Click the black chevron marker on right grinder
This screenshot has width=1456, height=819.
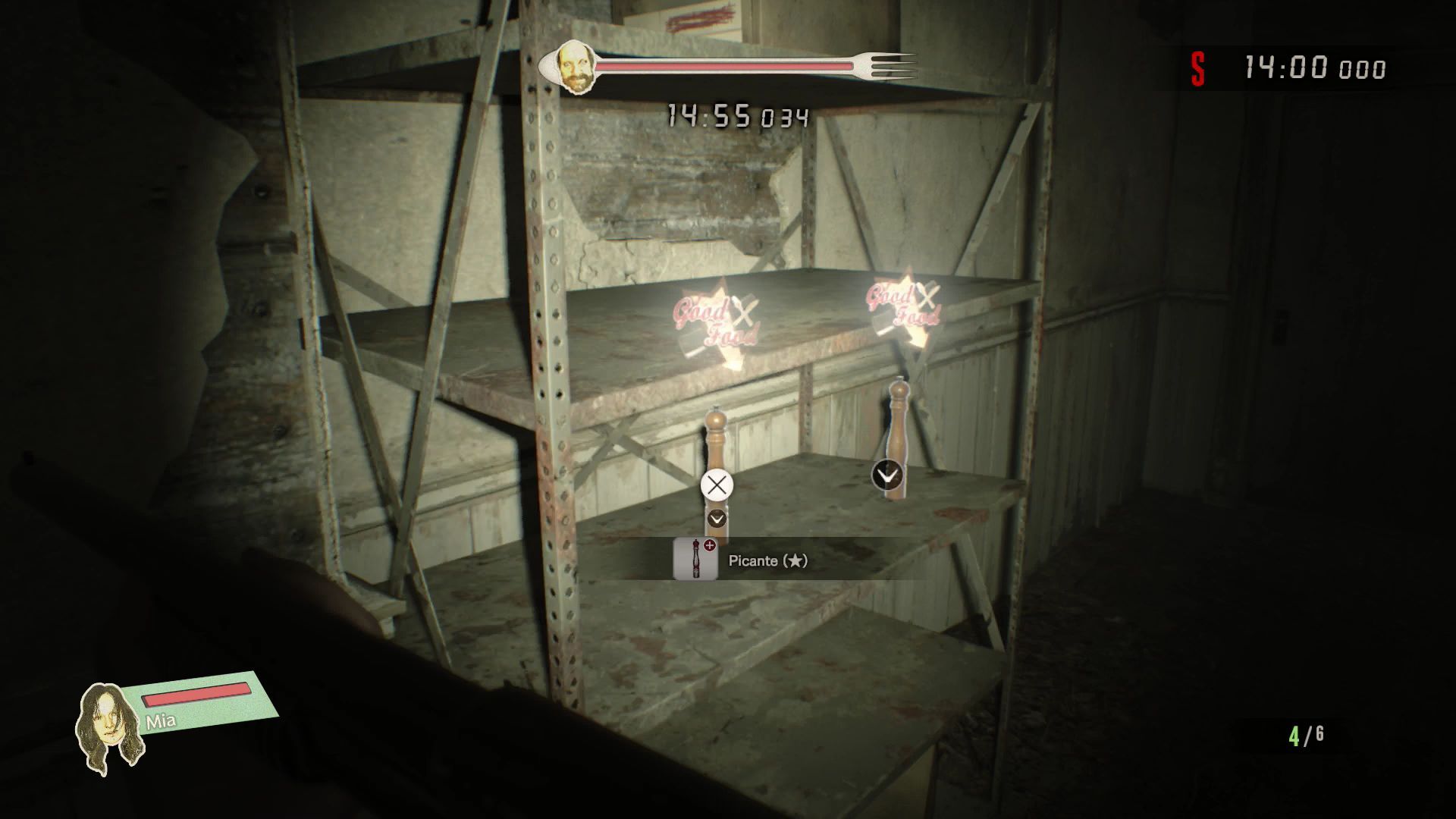(x=887, y=475)
